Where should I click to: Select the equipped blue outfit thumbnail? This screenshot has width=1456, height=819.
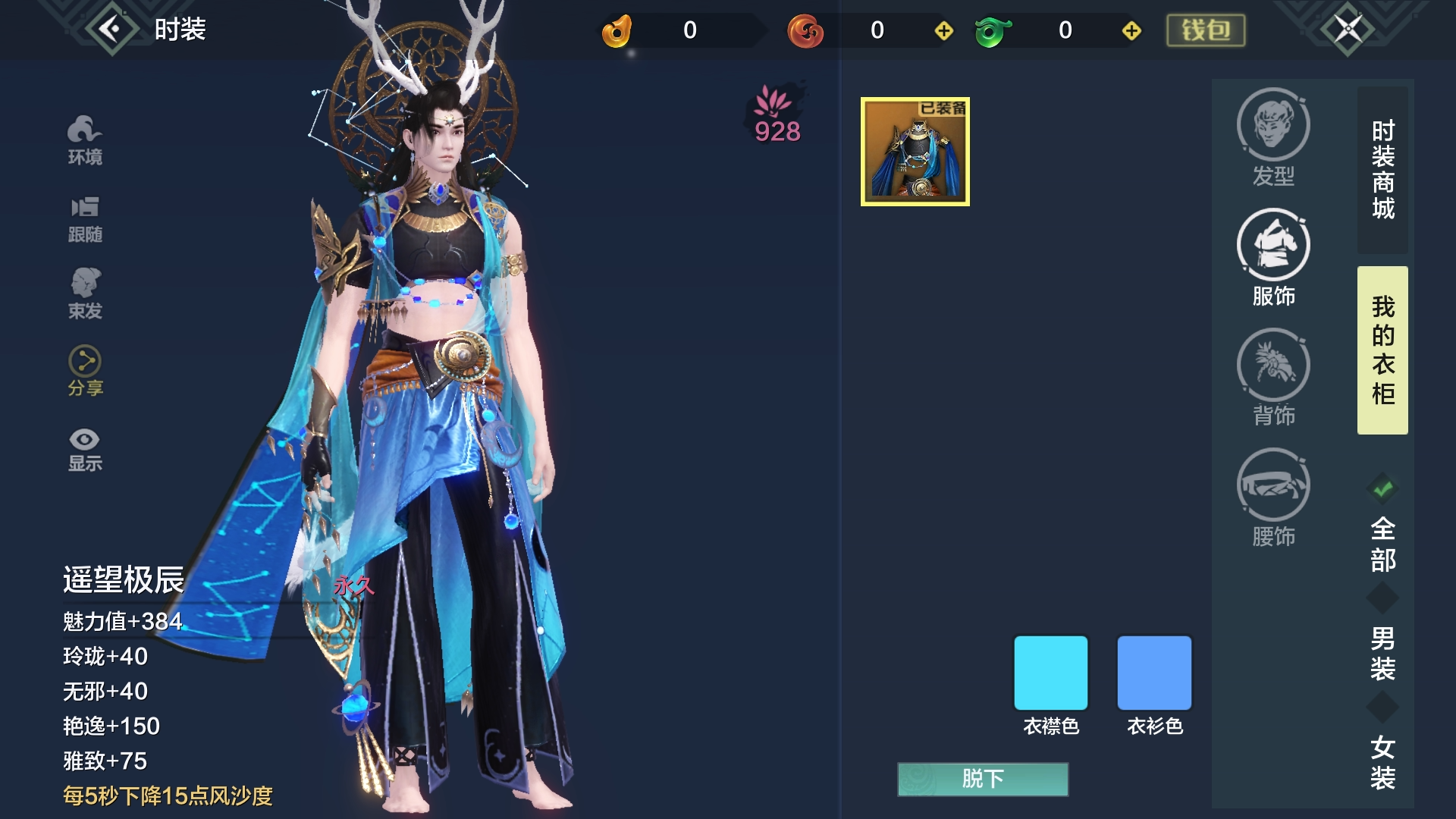point(915,152)
